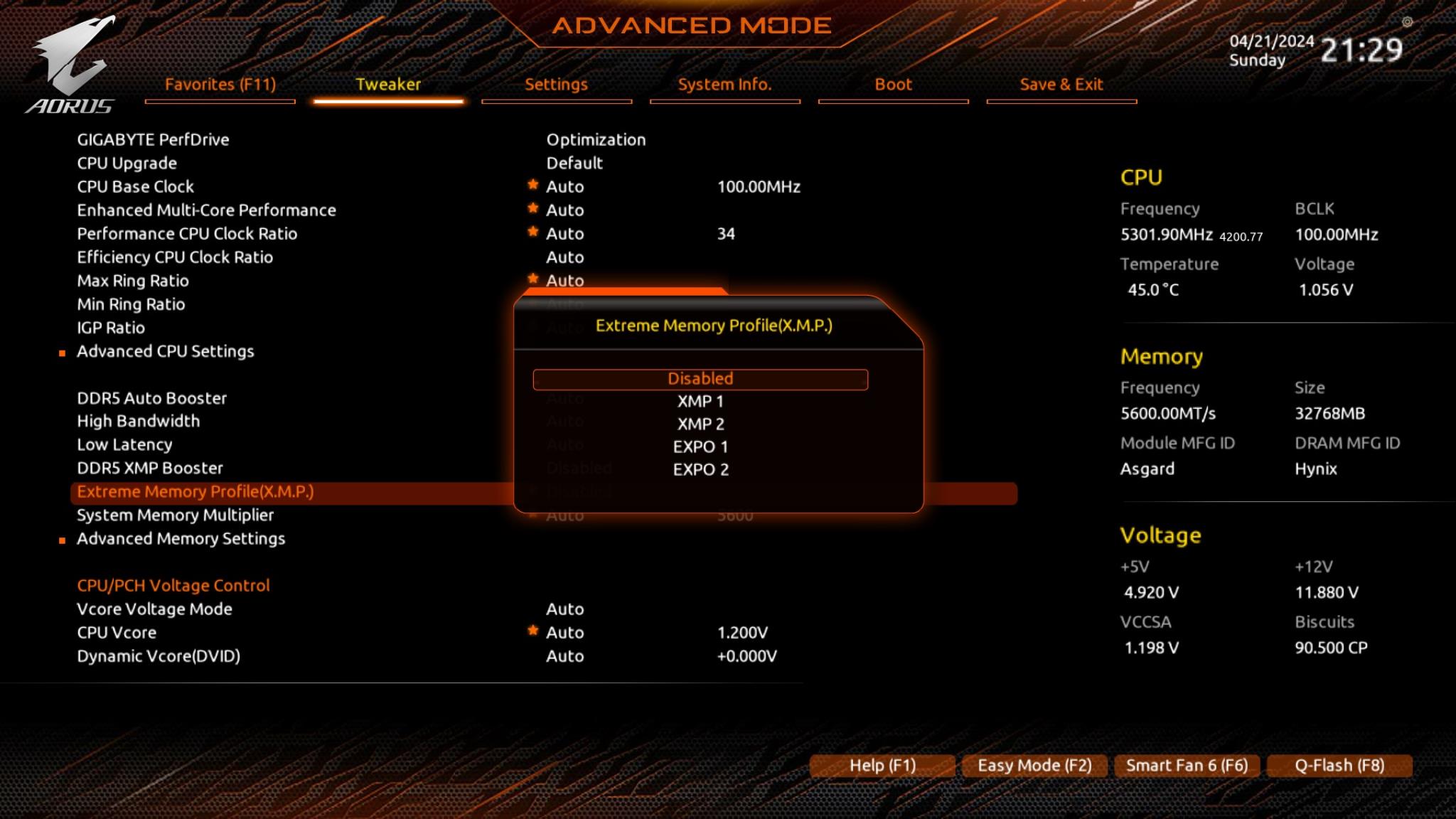The height and width of the screenshot is (819, 1456).
Task: Open Smart Fan 6 (F6)
Action: (x=1187, y=766)
